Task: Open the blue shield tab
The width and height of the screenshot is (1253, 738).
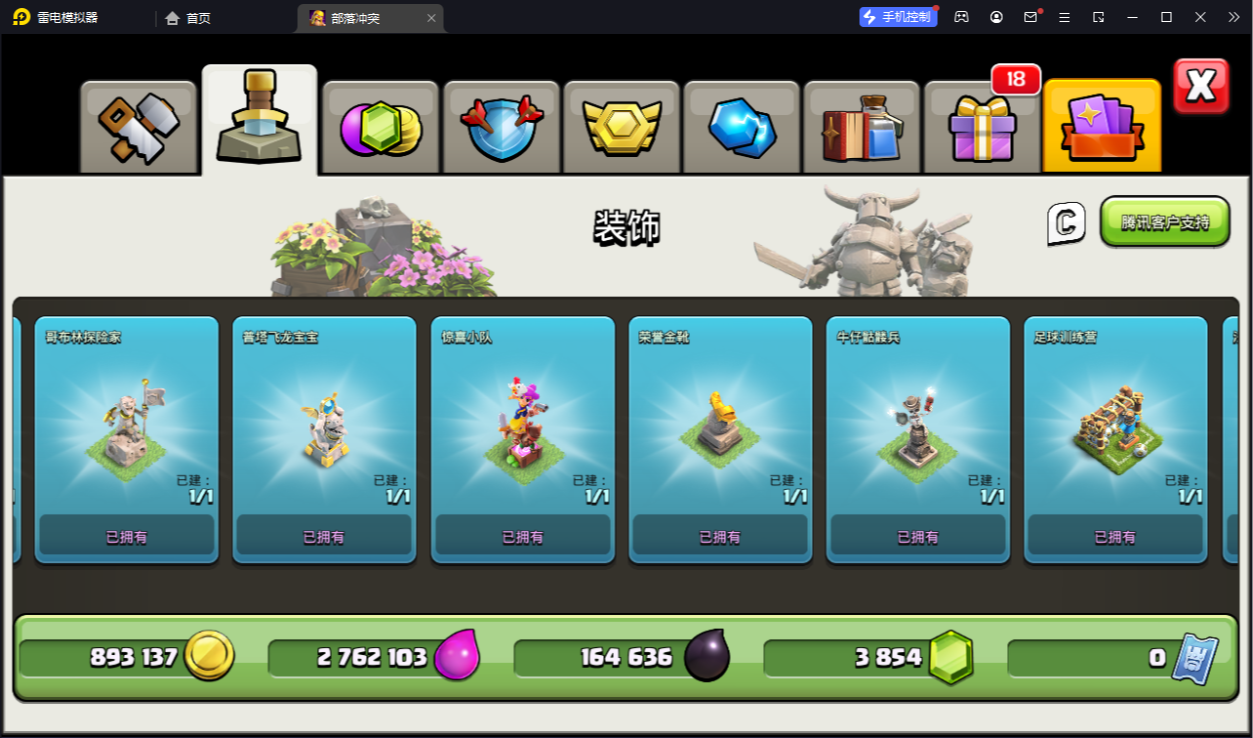Action: tap(501, 127)
